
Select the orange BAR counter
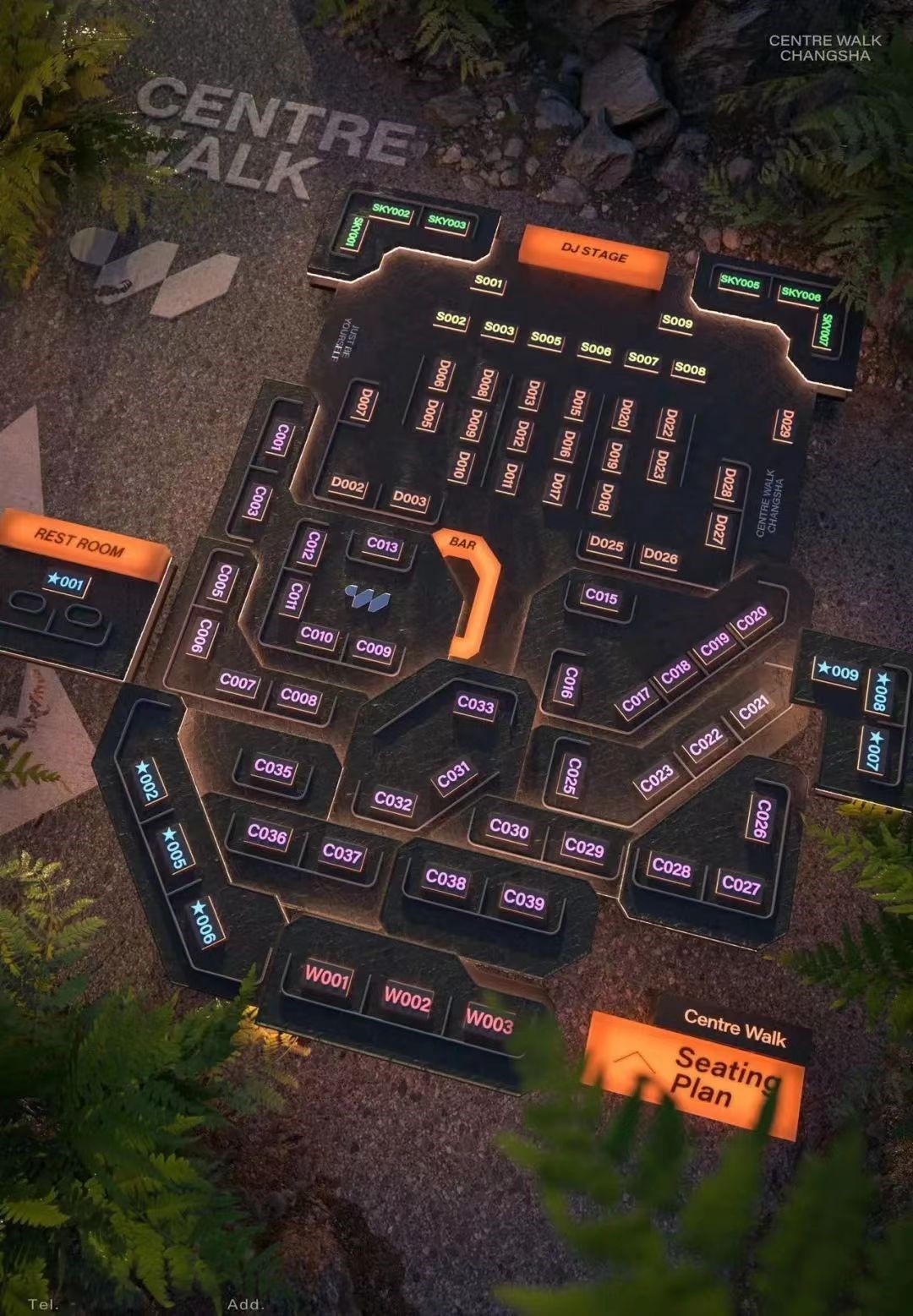coord(470,592)
